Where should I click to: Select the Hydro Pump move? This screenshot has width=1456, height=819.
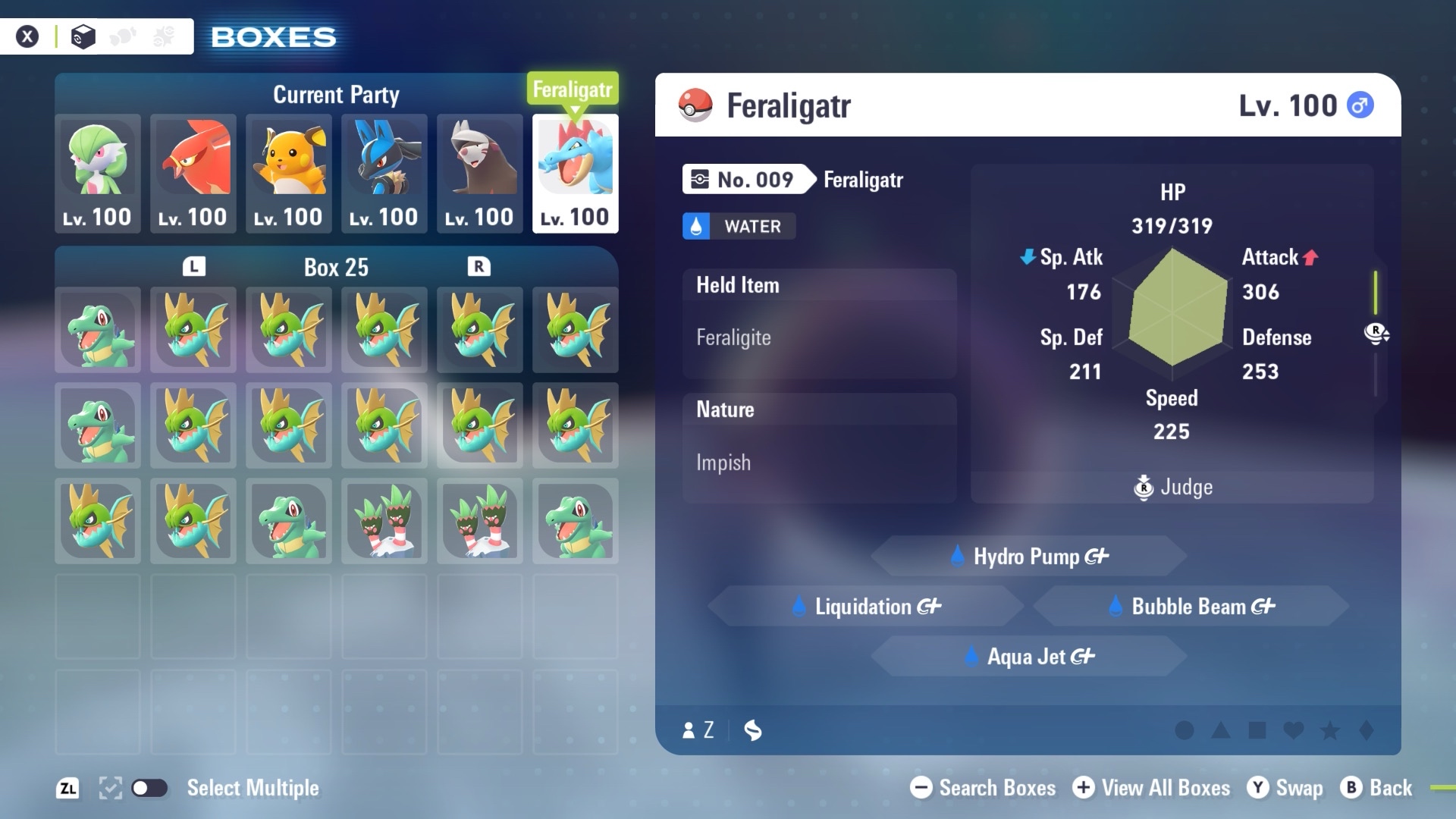pos(1029,557)
